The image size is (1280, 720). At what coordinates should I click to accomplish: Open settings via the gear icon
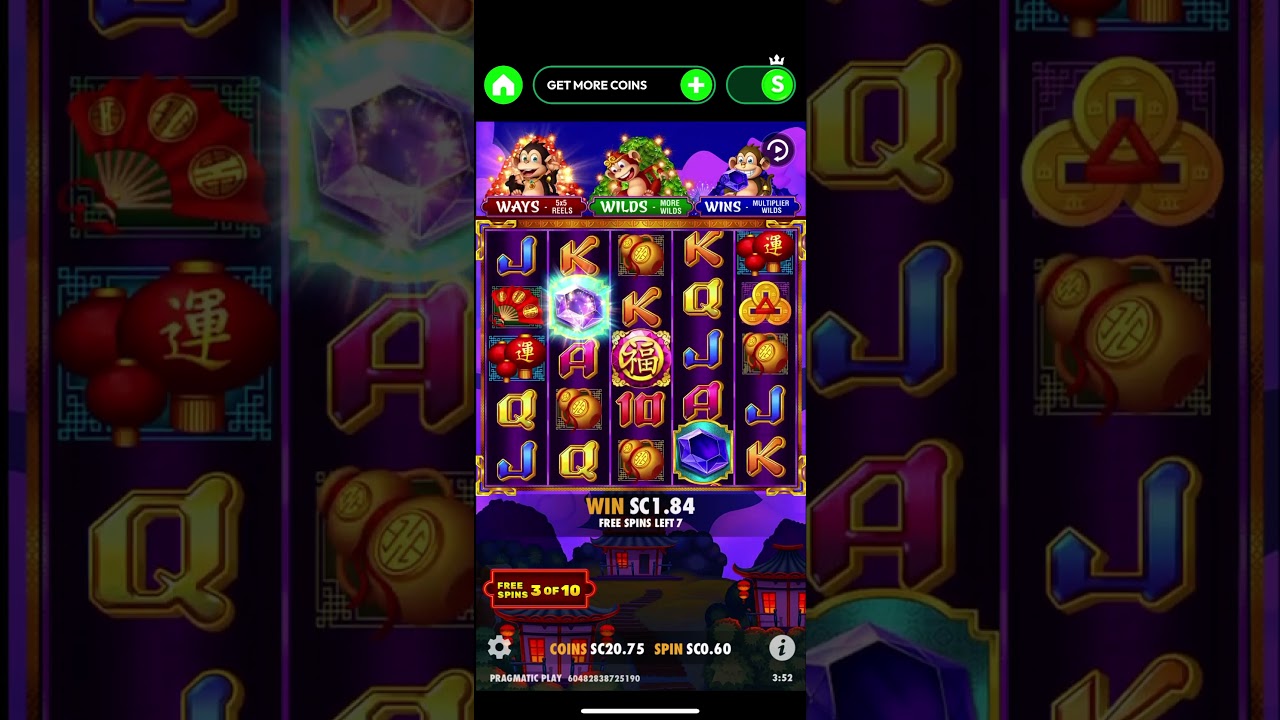[x=500, y=648]
